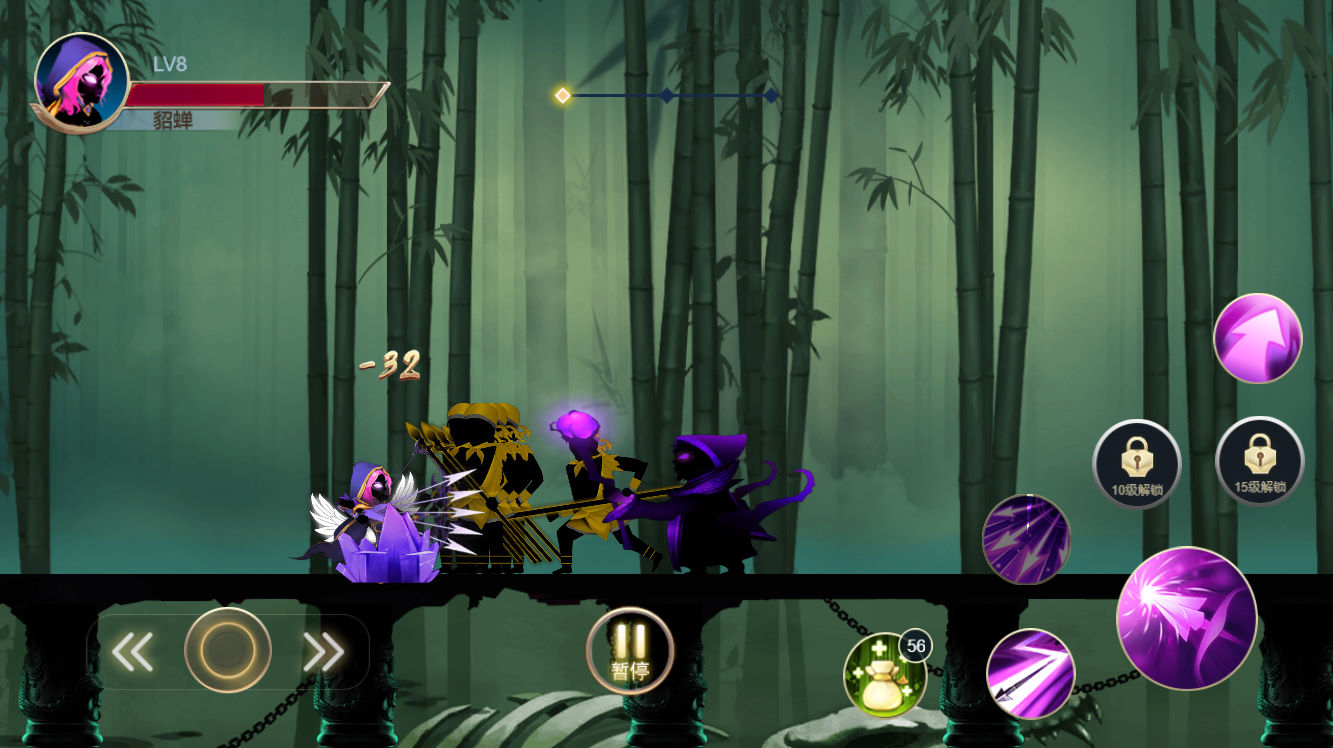Viewport: 1333px width, 748px height.
Task: Move left with the double-arrow button
Action: (x=132, y=652)
